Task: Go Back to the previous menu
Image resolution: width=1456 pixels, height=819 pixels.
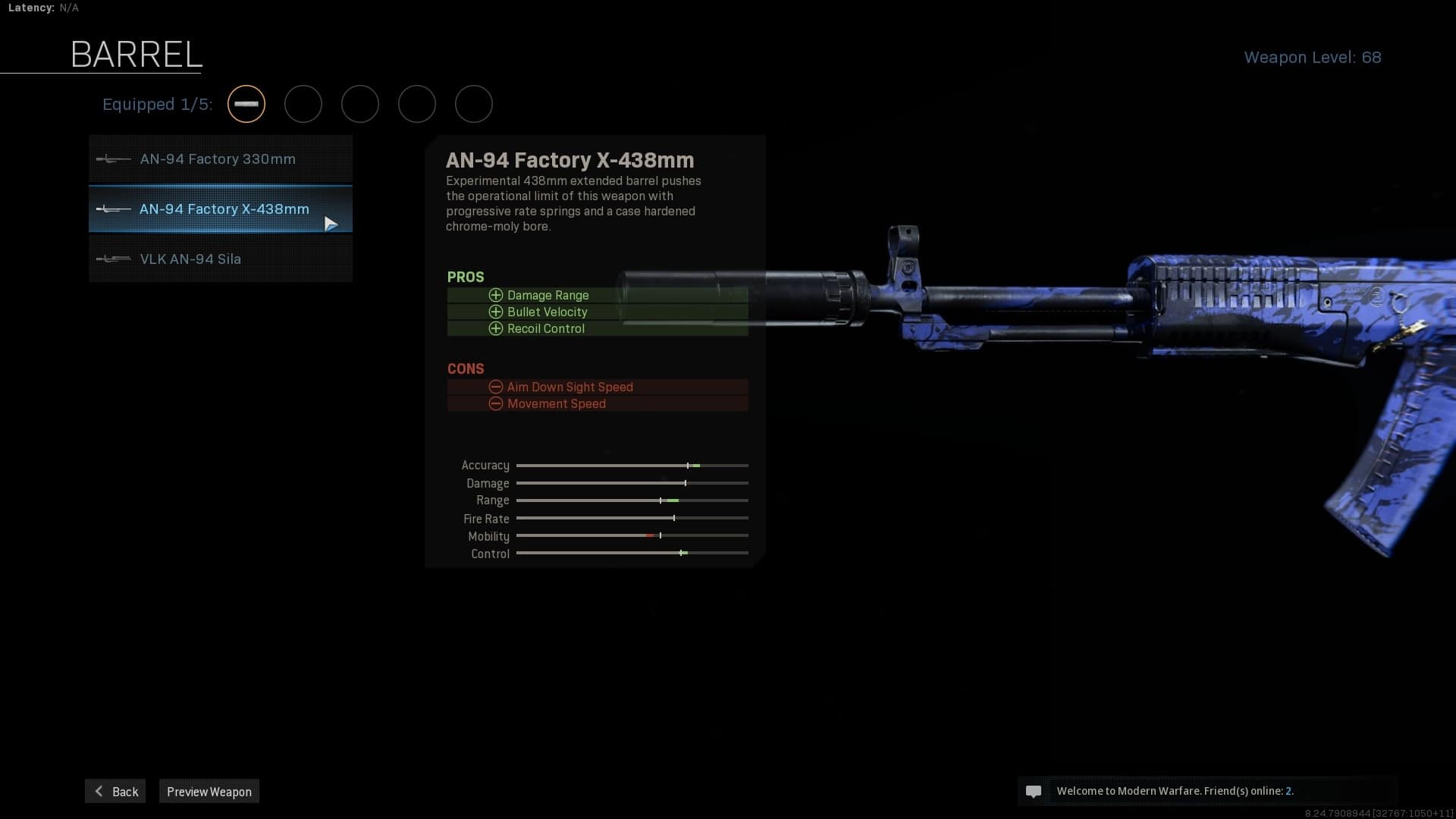Action: tap(115, 791)
